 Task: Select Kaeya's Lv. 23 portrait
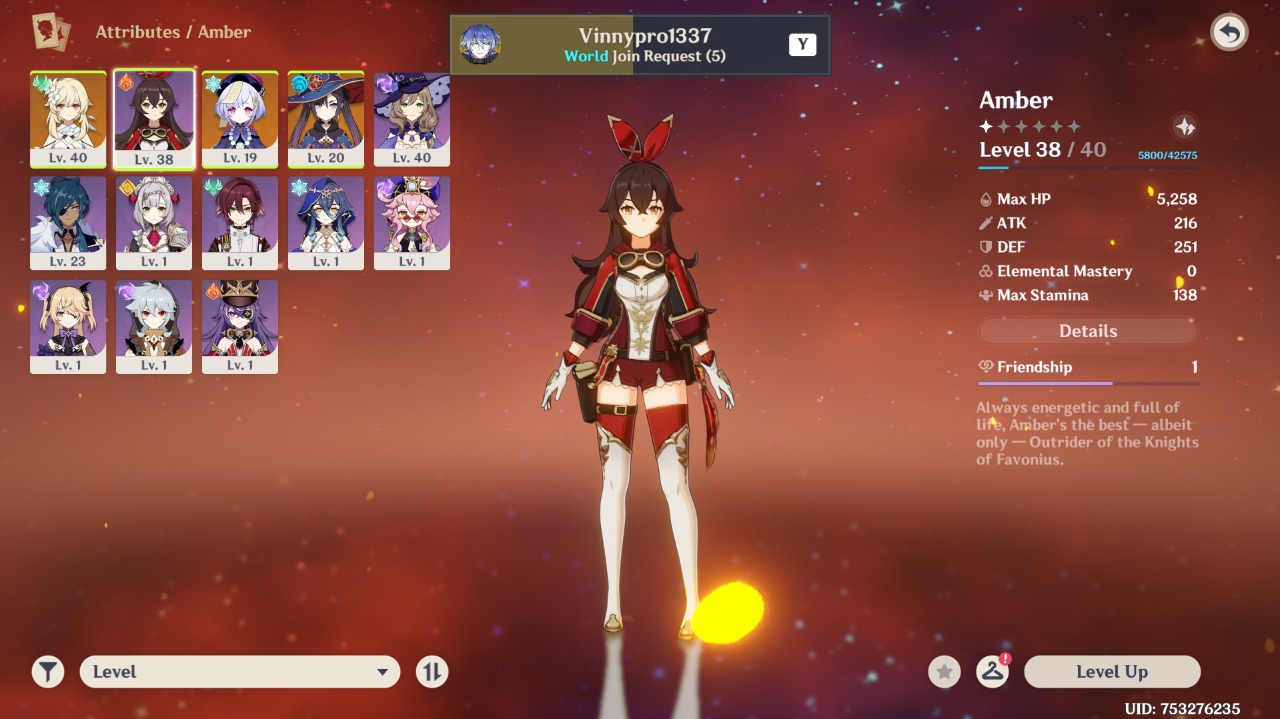point(68,223)
